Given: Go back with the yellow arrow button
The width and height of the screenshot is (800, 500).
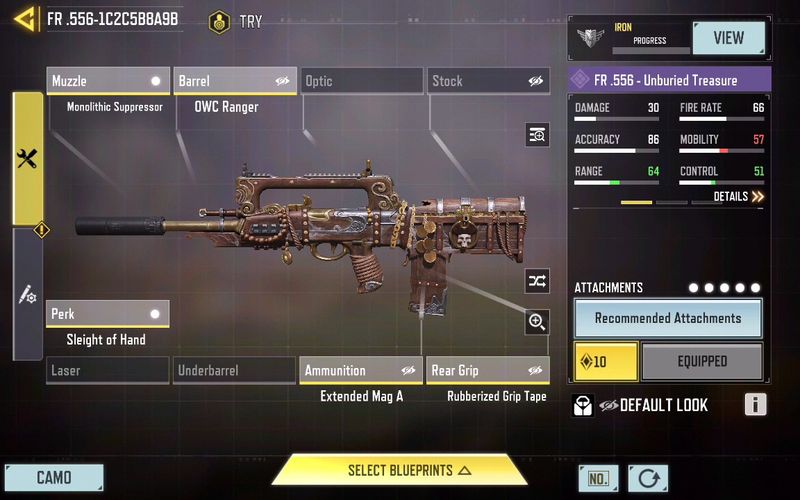Looking at the screenshot, I should click(24, 19).
